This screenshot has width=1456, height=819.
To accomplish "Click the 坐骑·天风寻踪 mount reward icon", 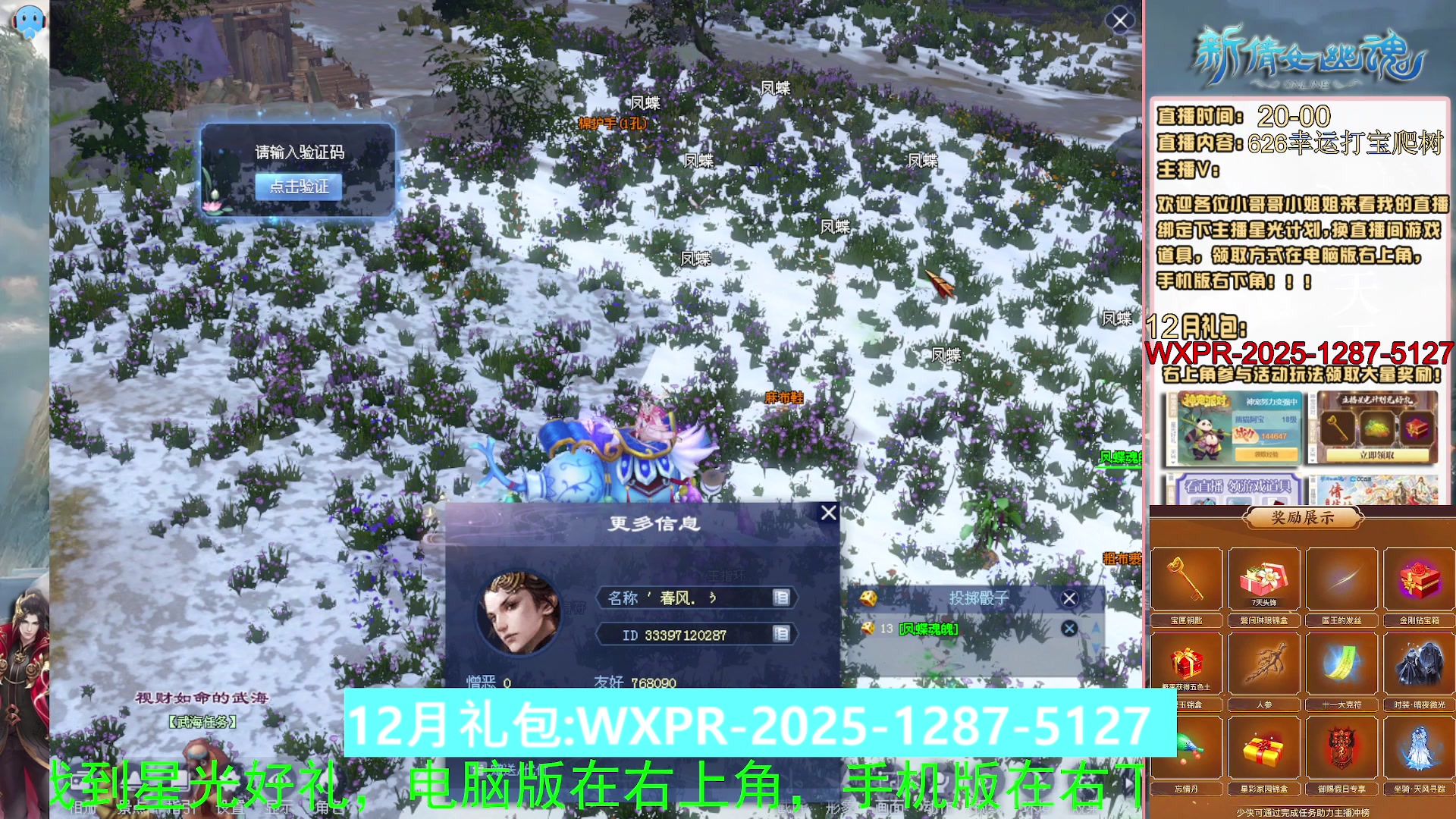I will pyautogui.click(x=1420, y=747).
